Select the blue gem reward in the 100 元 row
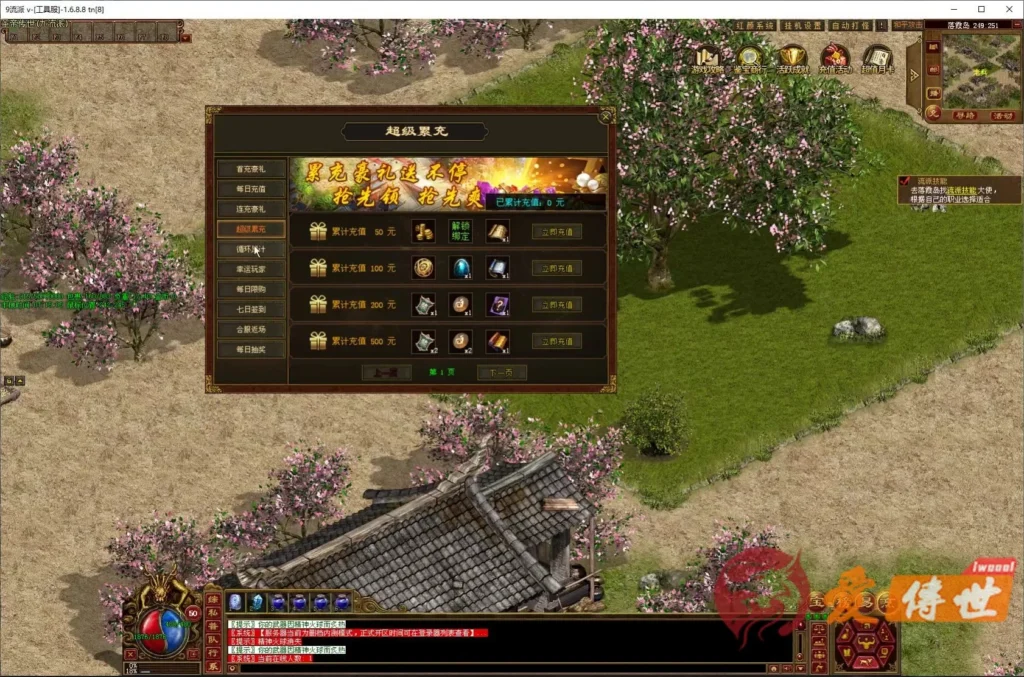The height and width of the screenshot is (677, 1024). tap(460, 268)
